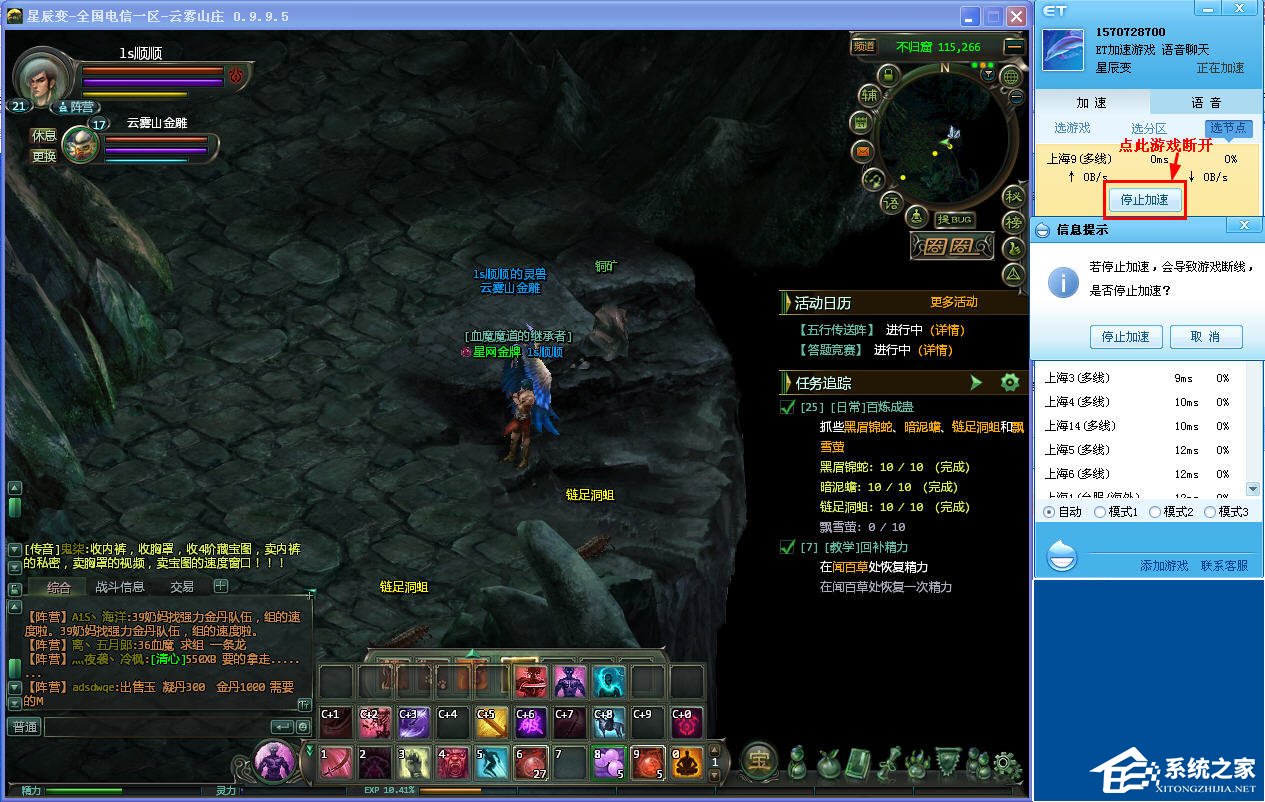Use the sword skill in slot 1
This screenshot has height=802, width=1265.
[336, 763]
